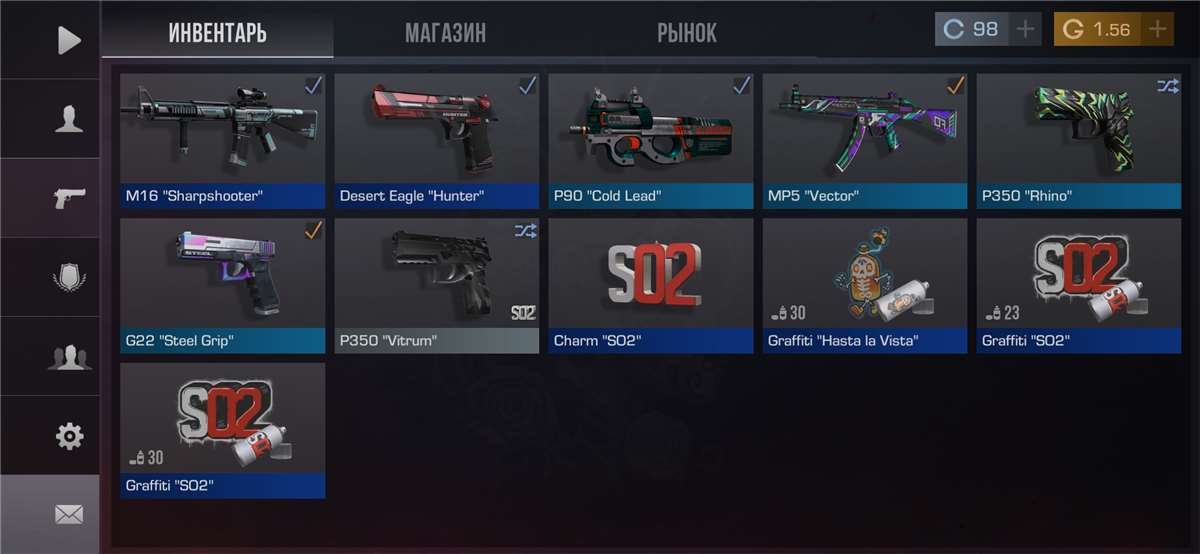Add gold with the plus button
The width and height of the screenshot is (1200, 554).
(x=1157, y=29)
